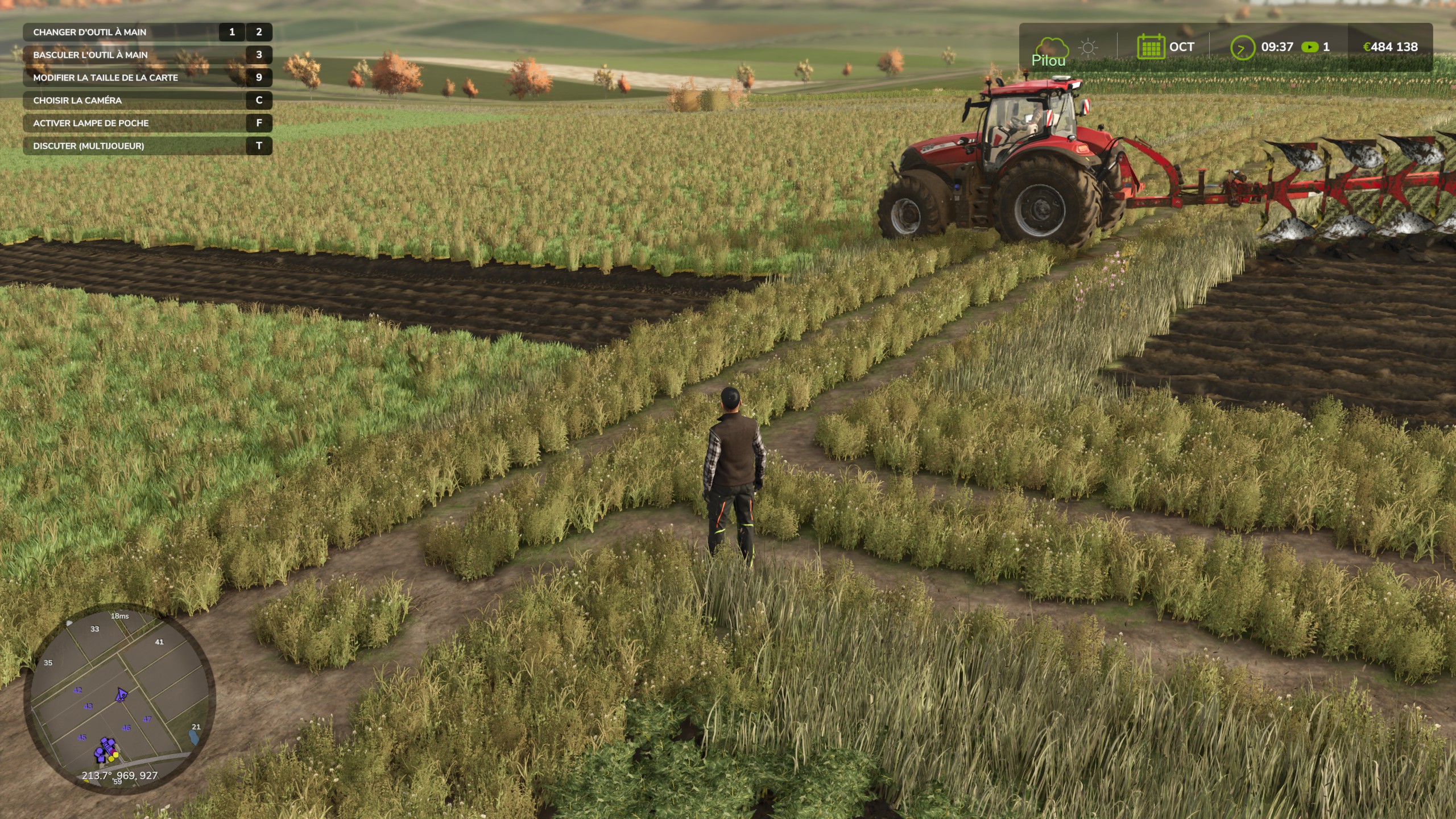Screen dimensions: 1456x819
Task: Click the sun forecast icon
Action: tap(1088, 47)
